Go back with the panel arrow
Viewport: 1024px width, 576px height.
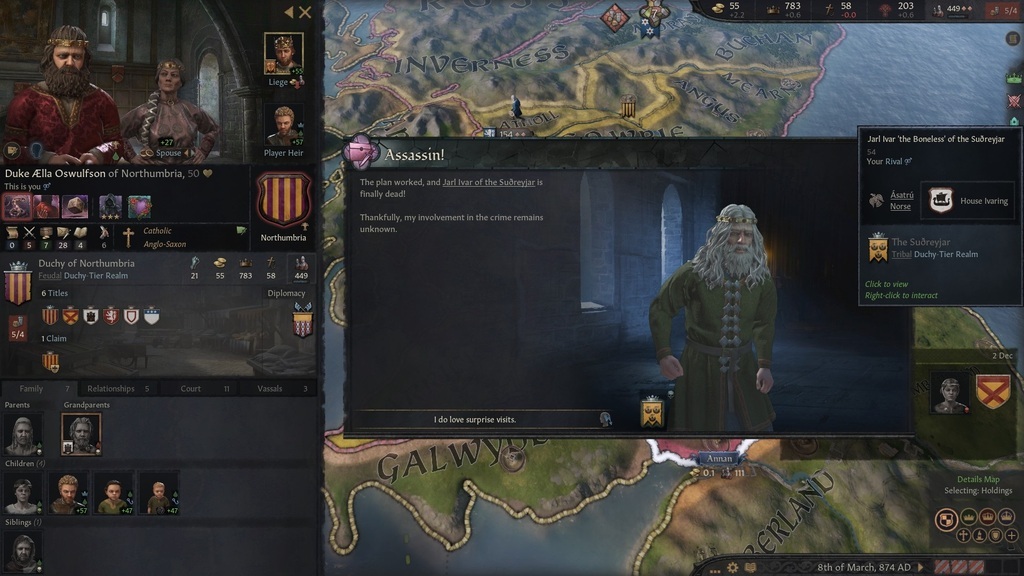click(289, 12)
